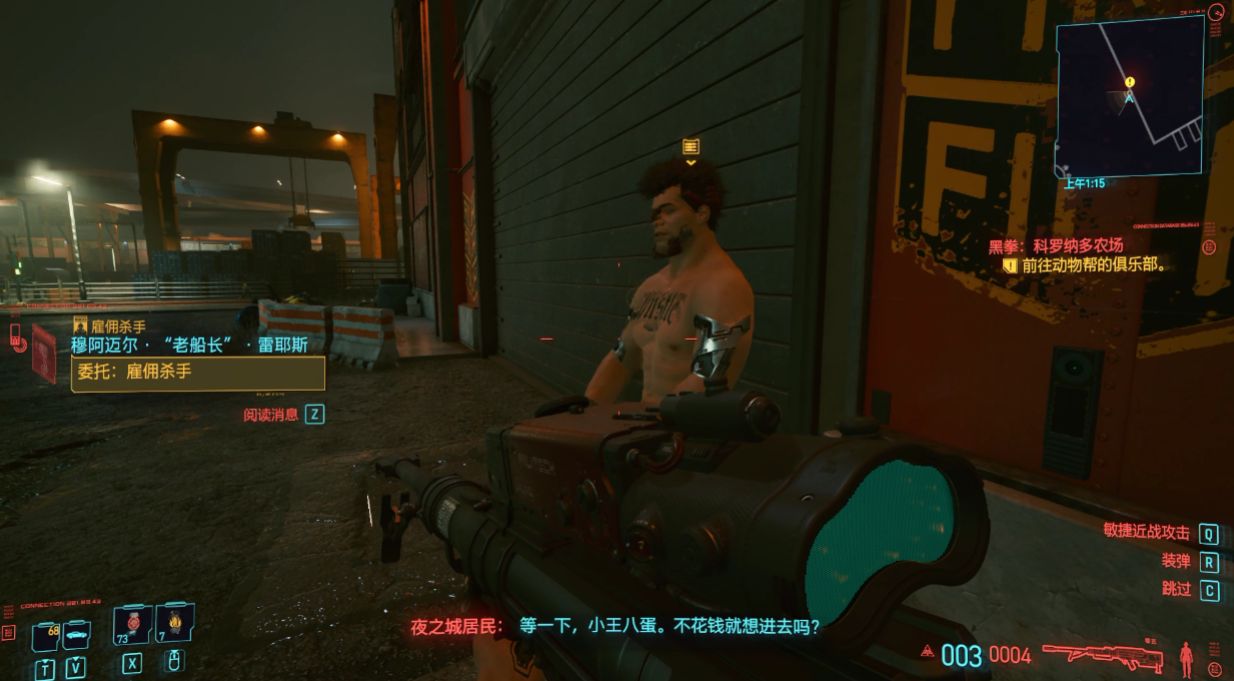This screenshot has width=1234, height=681.
Task: Open the minimap in the corner
Action: 1129,96
